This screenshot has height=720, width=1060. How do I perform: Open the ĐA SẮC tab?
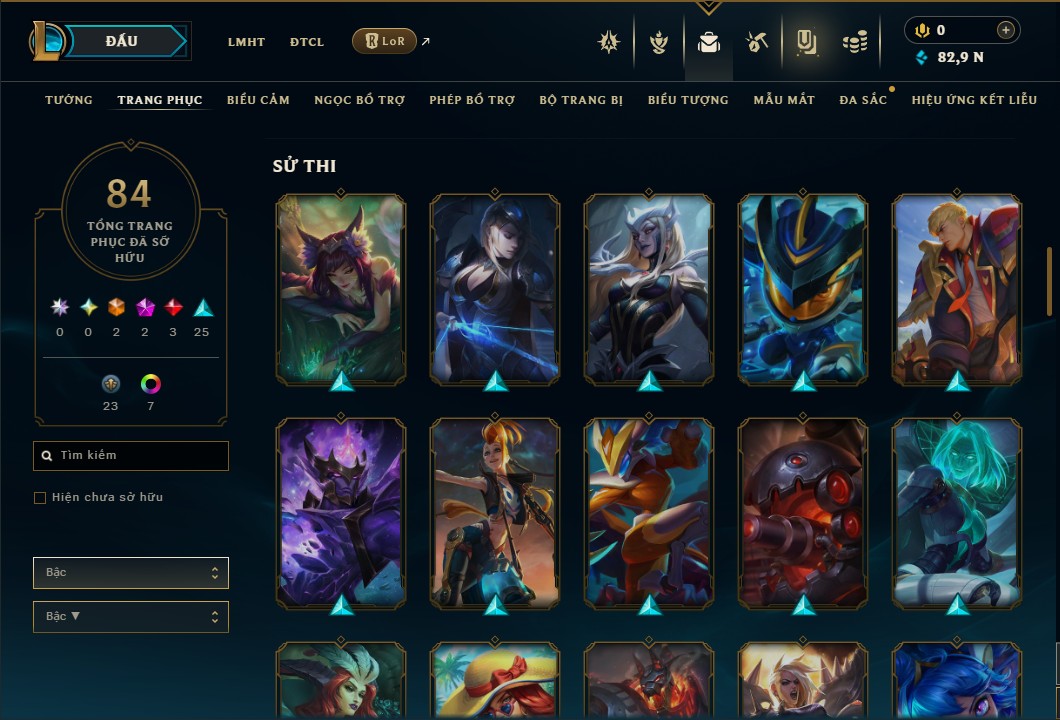click(863, 100)
